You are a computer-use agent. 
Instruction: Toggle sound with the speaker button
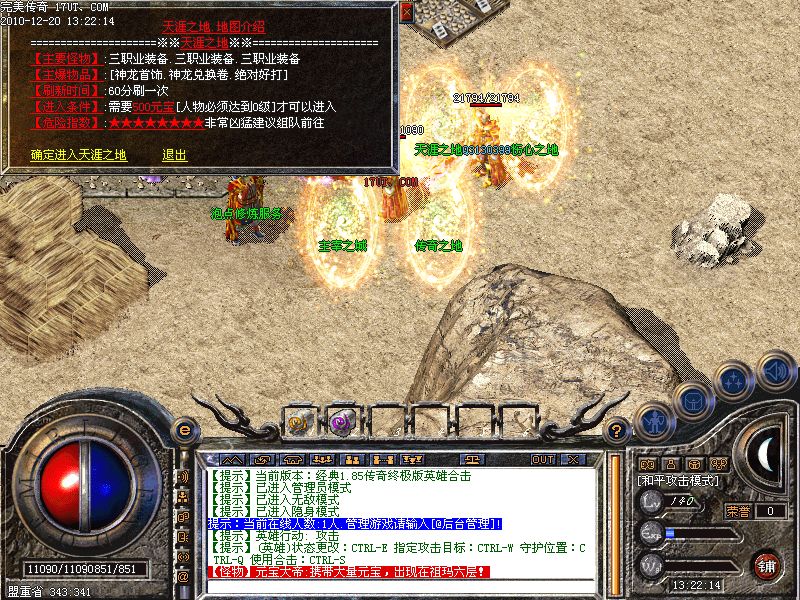(775, 371)
